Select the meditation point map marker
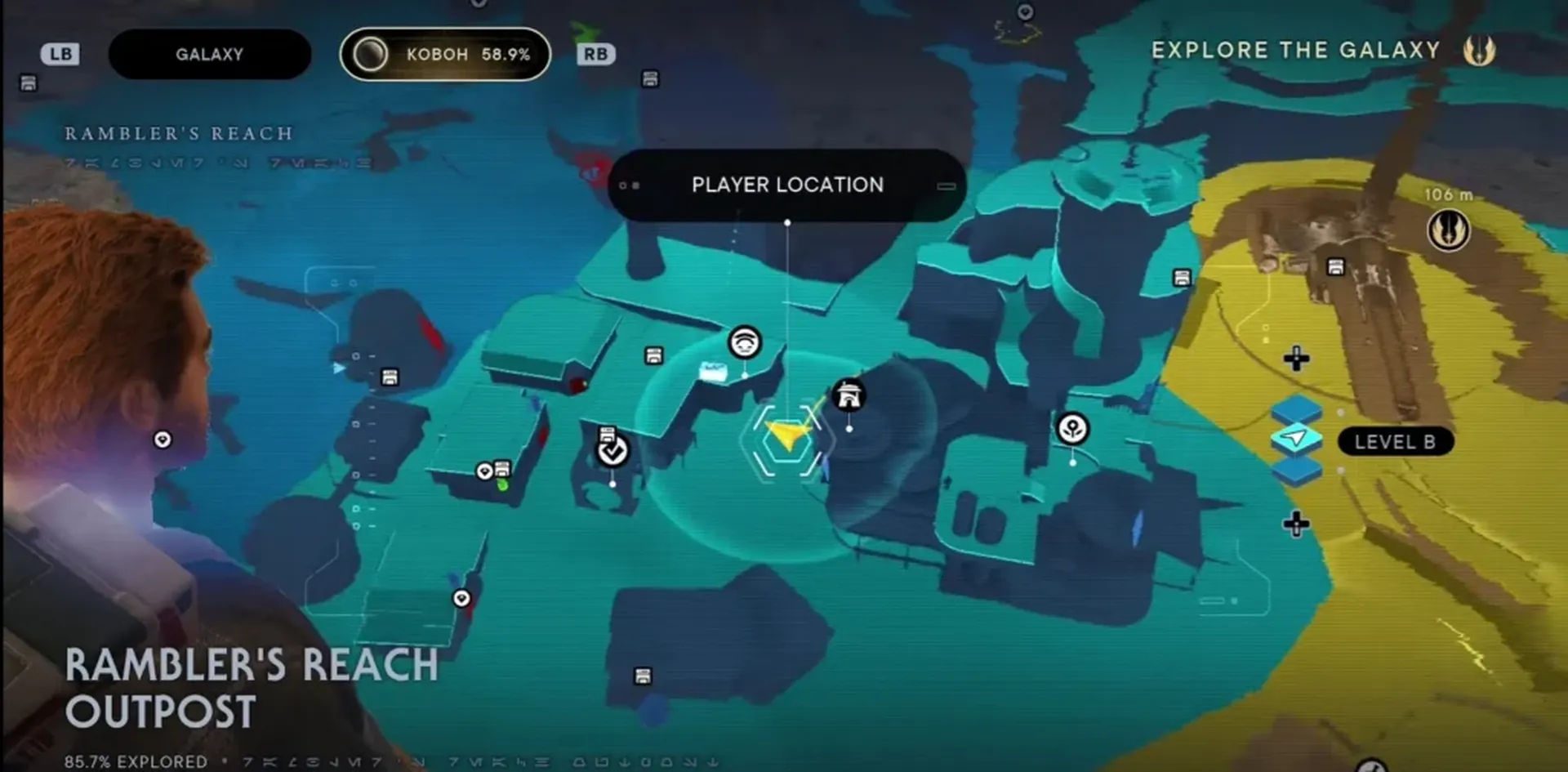Screen dimensions: 1568x772 (x=744, y=342)
